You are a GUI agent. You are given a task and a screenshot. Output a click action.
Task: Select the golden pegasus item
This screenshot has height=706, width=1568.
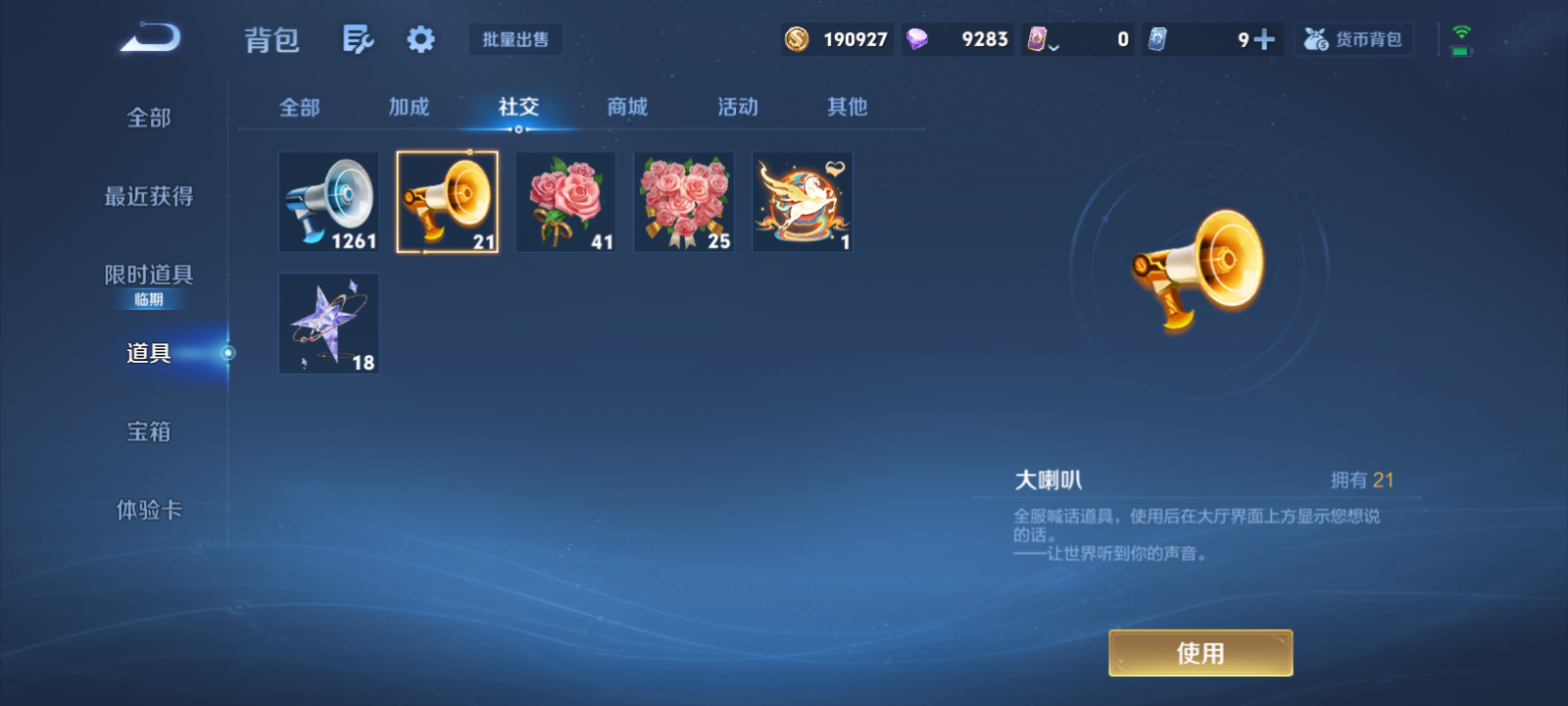coord(802,201)
